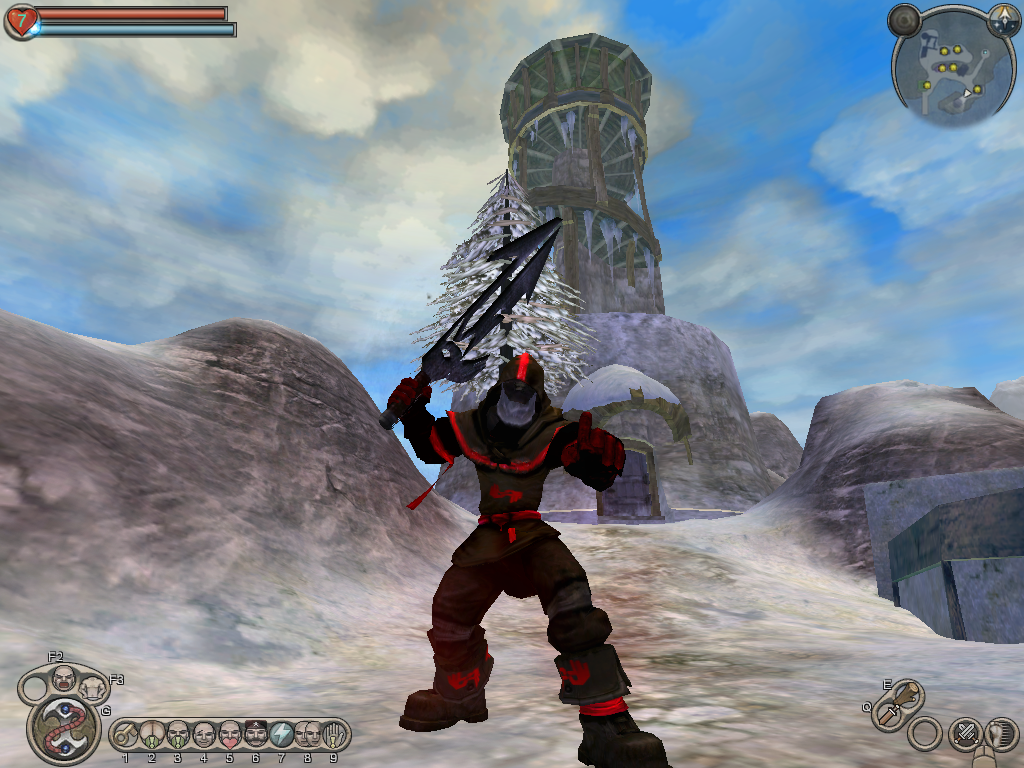This screenshot has width=1024, height=768.
Task: Select the key icon in hotbar
Action: 125,735
